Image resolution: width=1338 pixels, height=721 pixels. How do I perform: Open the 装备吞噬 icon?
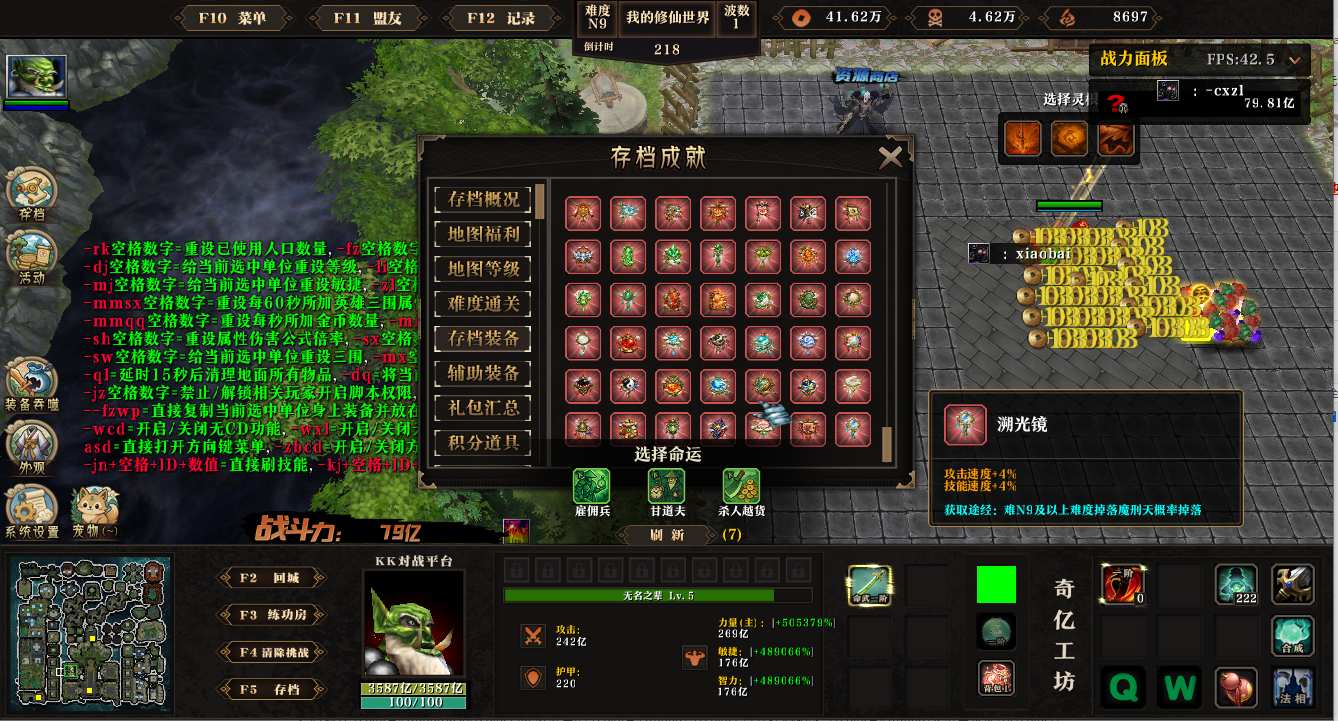[31, 384]
